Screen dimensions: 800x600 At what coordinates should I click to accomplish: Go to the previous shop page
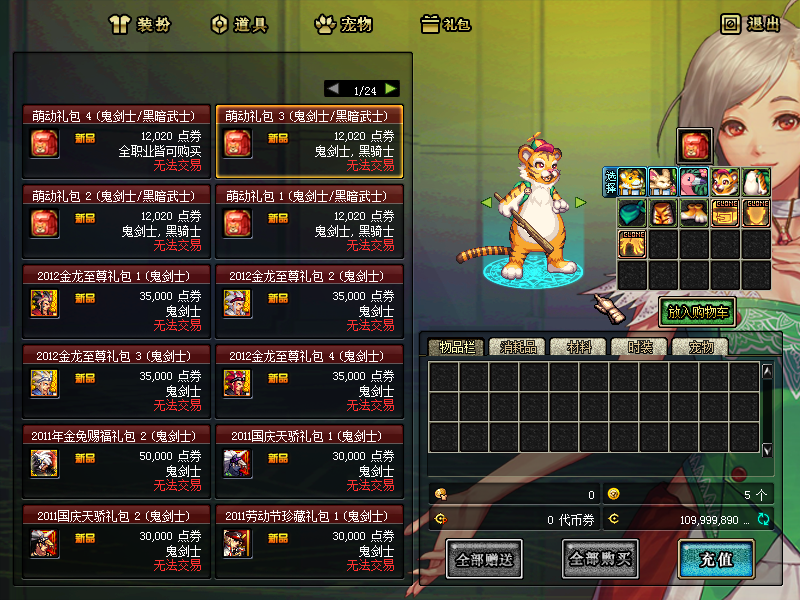pos(333,88)
